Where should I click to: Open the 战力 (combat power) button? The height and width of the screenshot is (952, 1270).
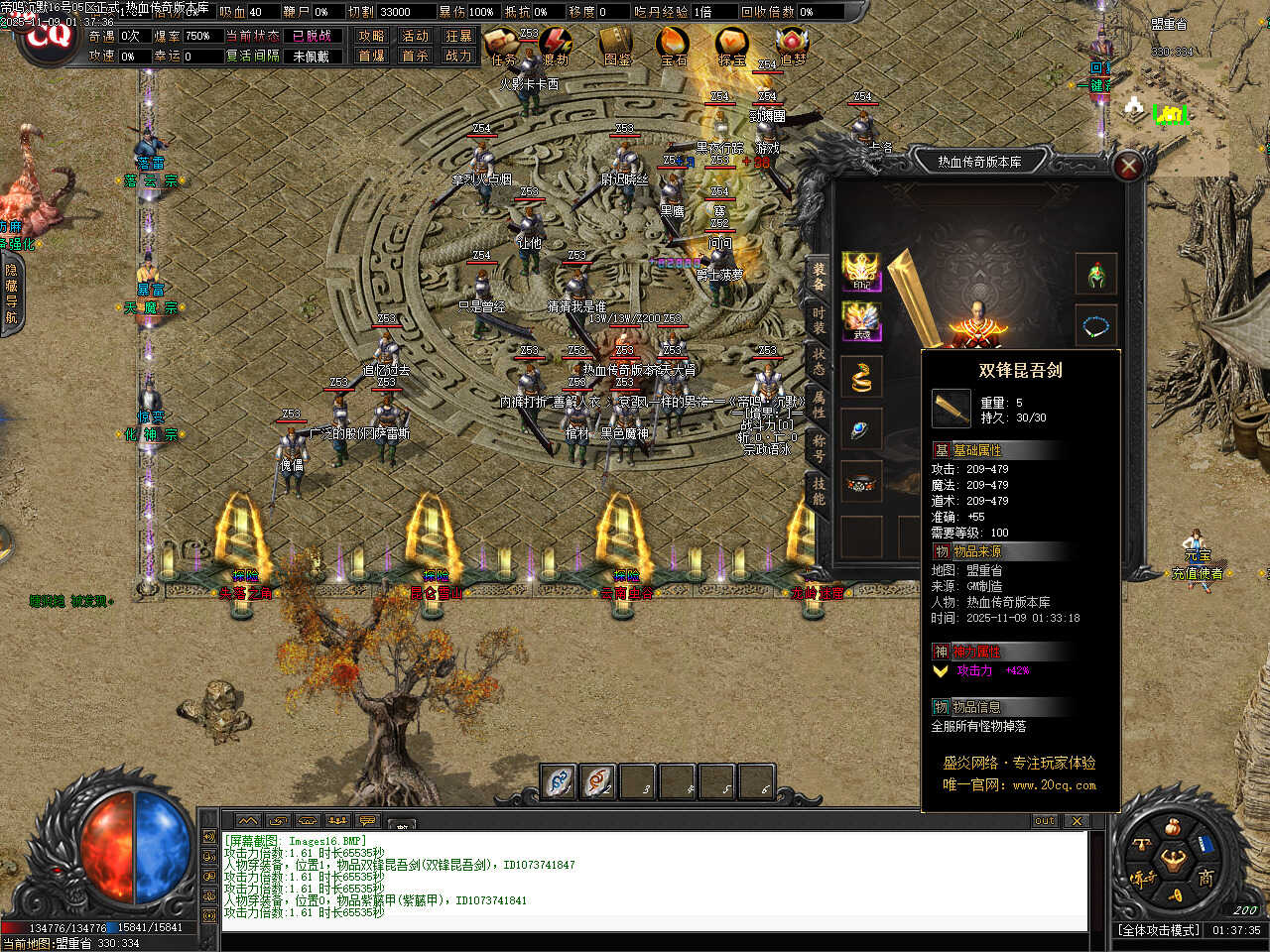point(458,56)
